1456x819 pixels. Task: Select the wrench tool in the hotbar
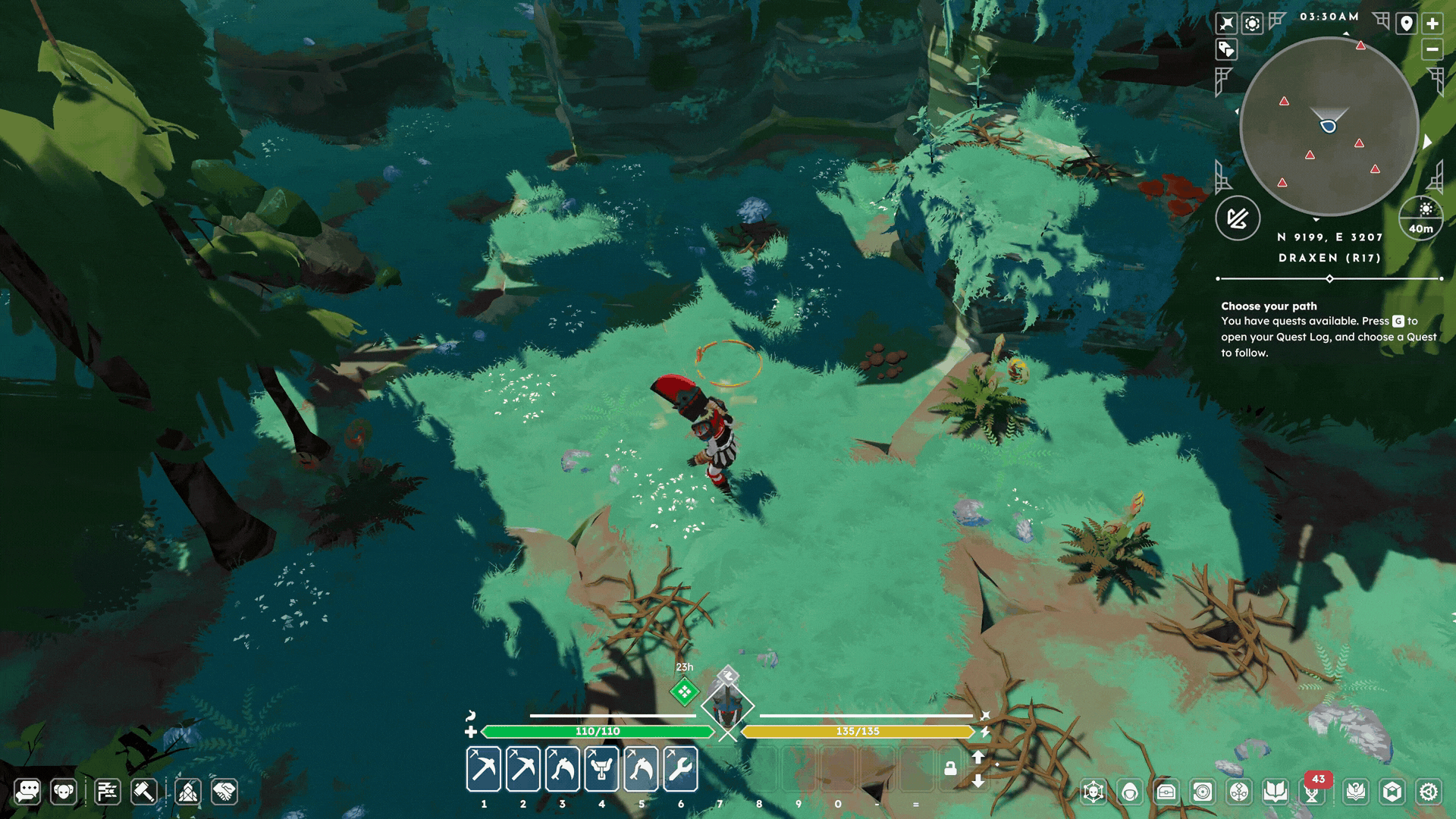coord(680,769)
